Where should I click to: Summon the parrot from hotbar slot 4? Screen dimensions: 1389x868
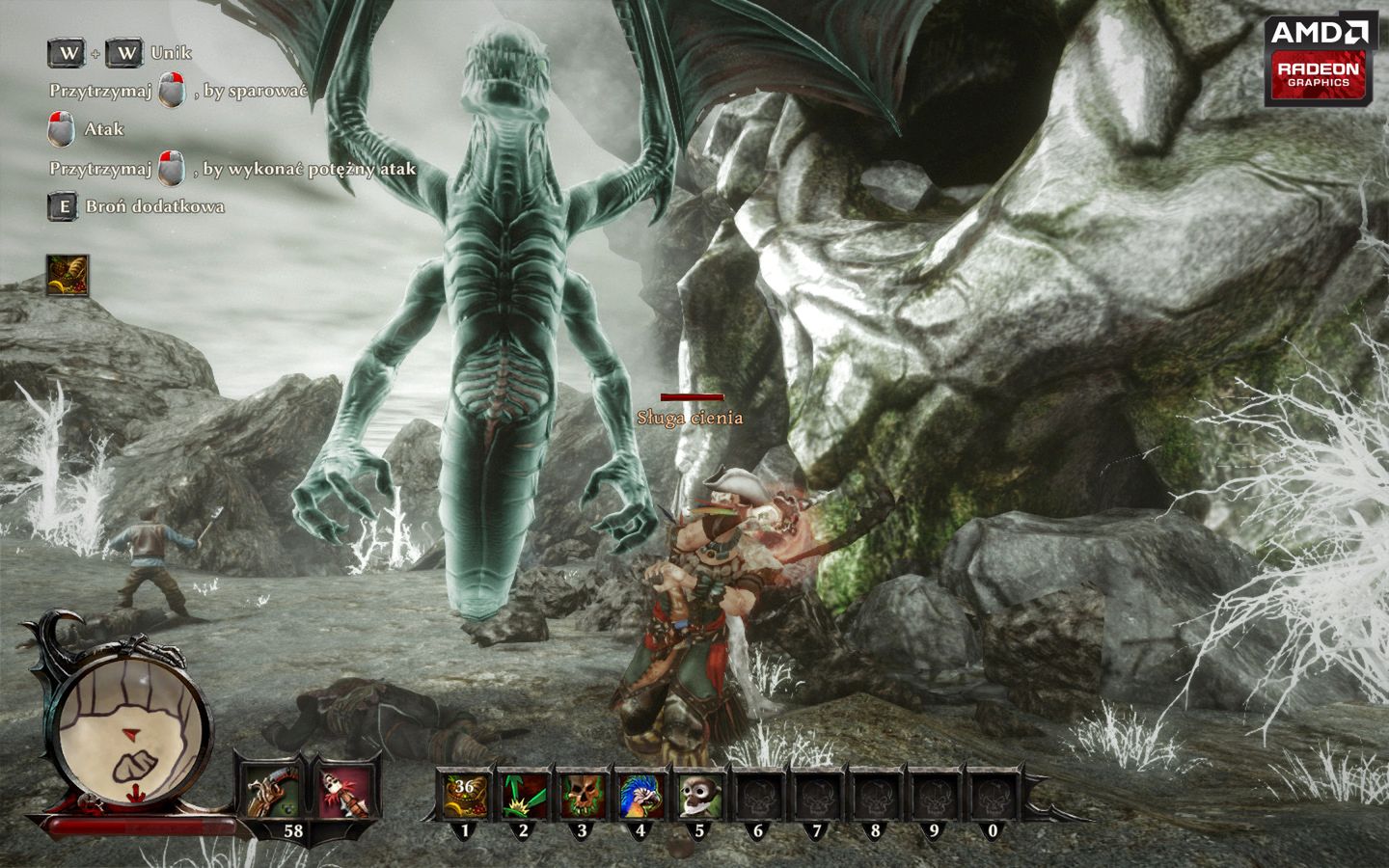[640, 796]
